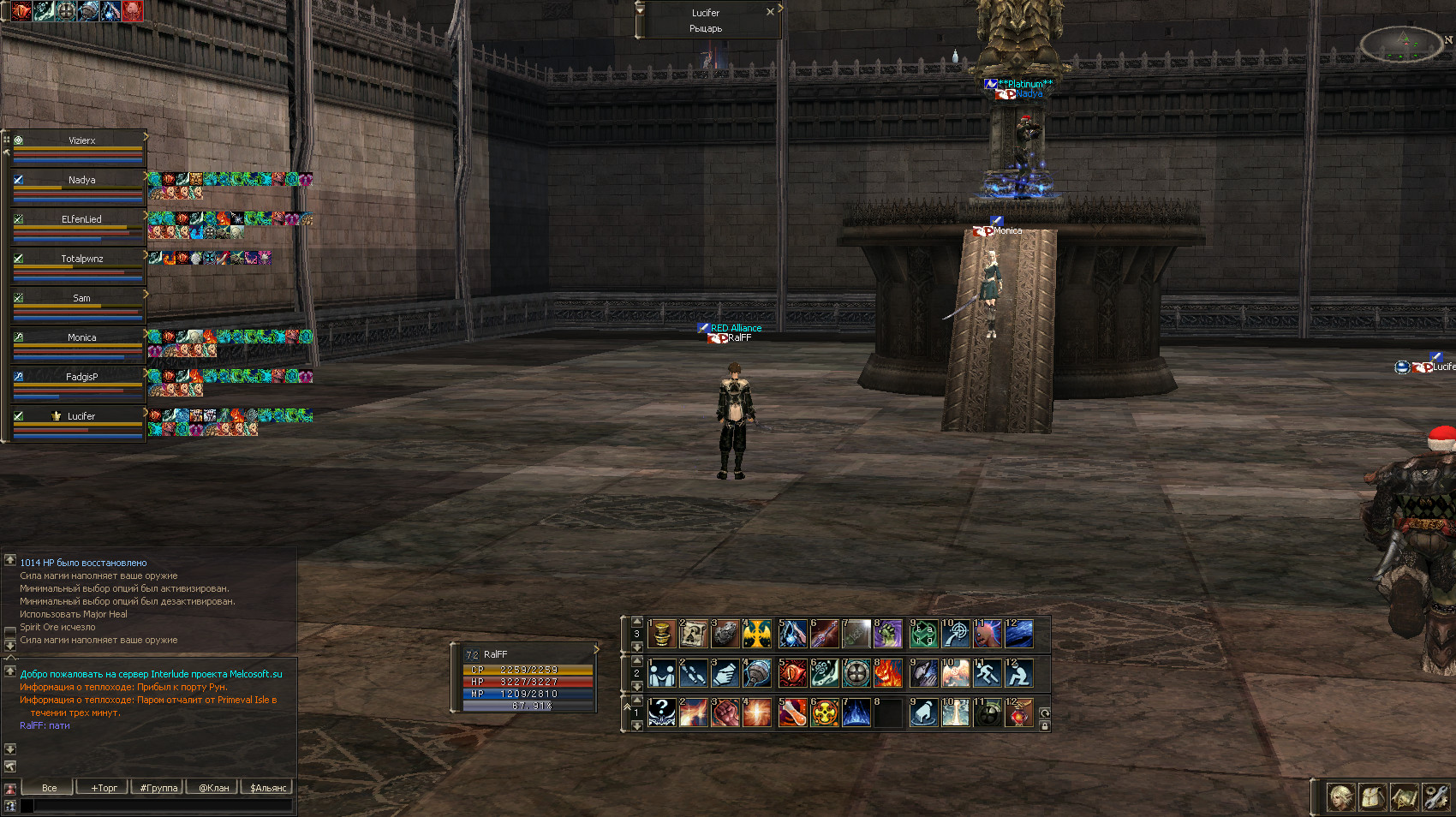Image resolution: width=1456 pixels, height=817 pixels.
Task: Open system settings wrench icon
Action: click(x=1435, y=797)
